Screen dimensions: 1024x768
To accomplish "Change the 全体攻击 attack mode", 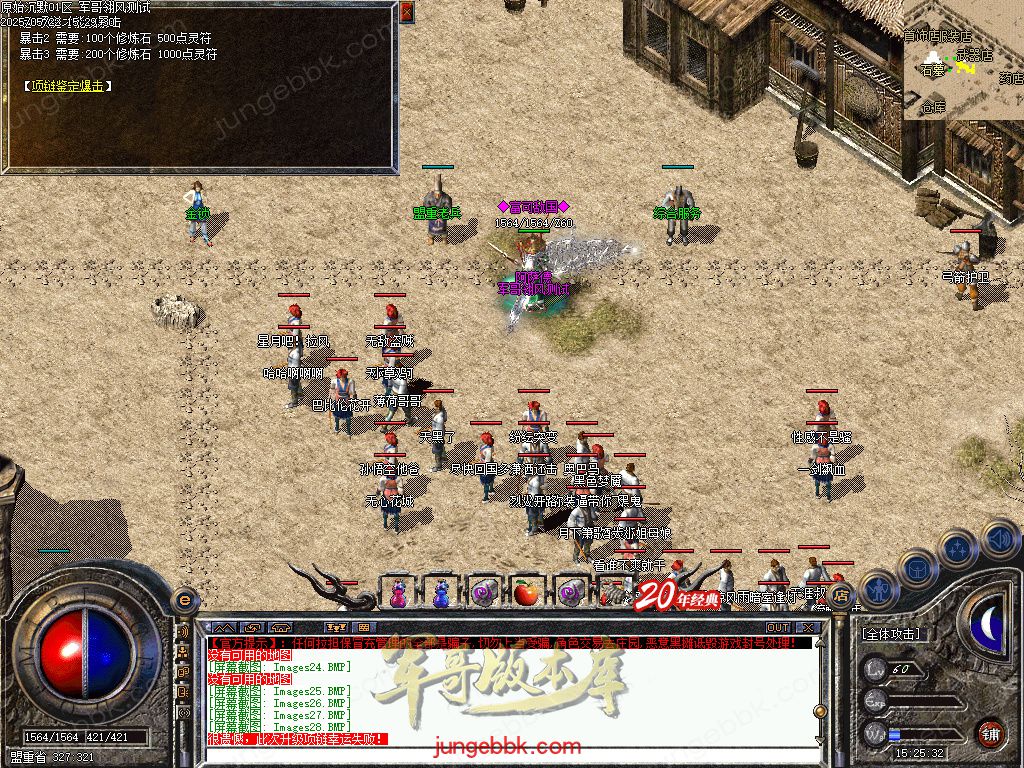I will point(892,634).
